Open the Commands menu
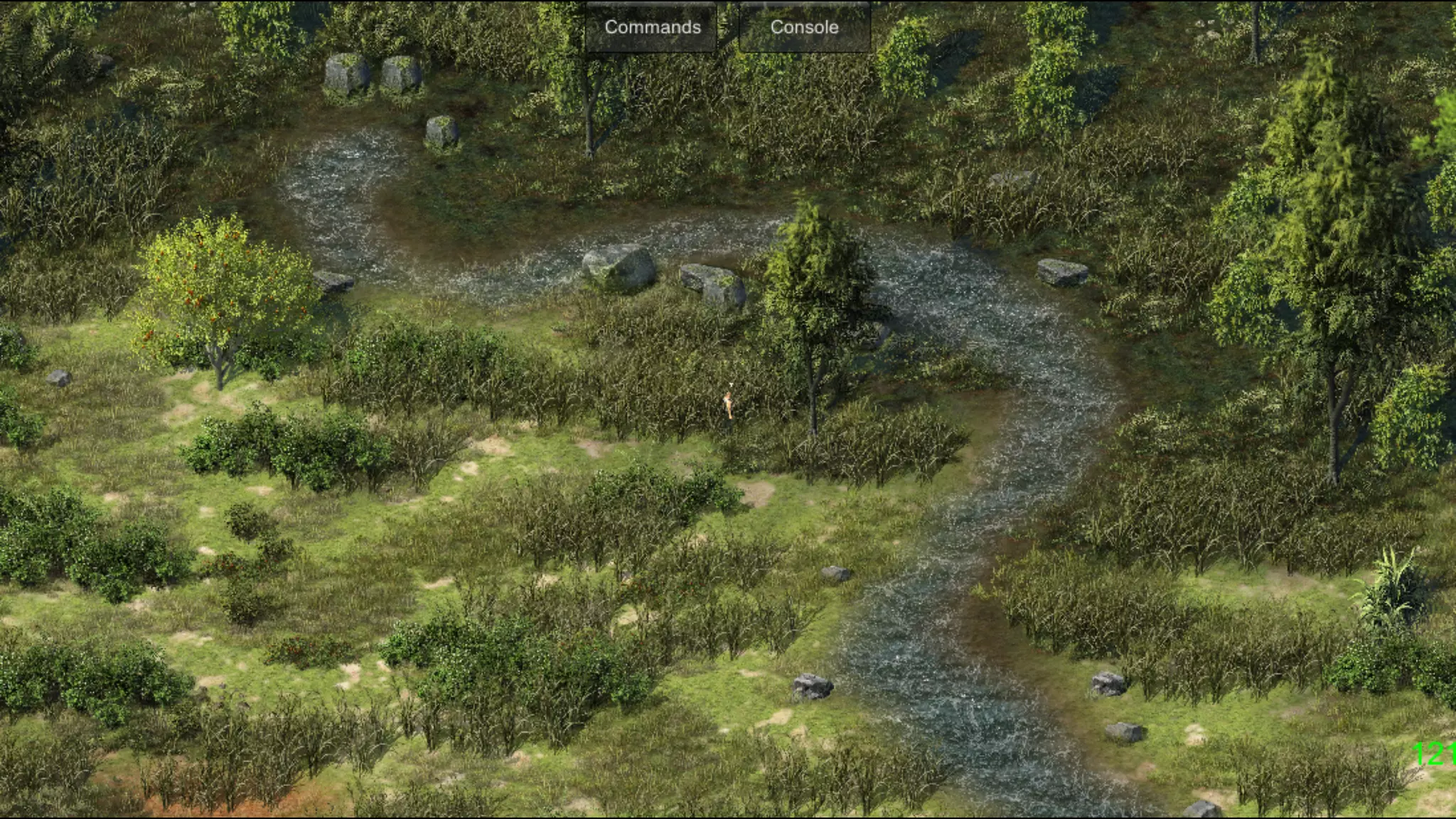 click(652, 28)
